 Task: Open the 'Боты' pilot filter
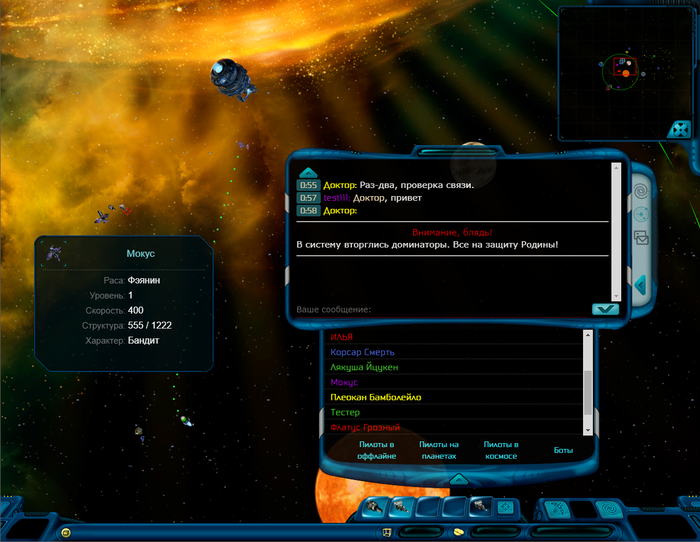(564, 450)
